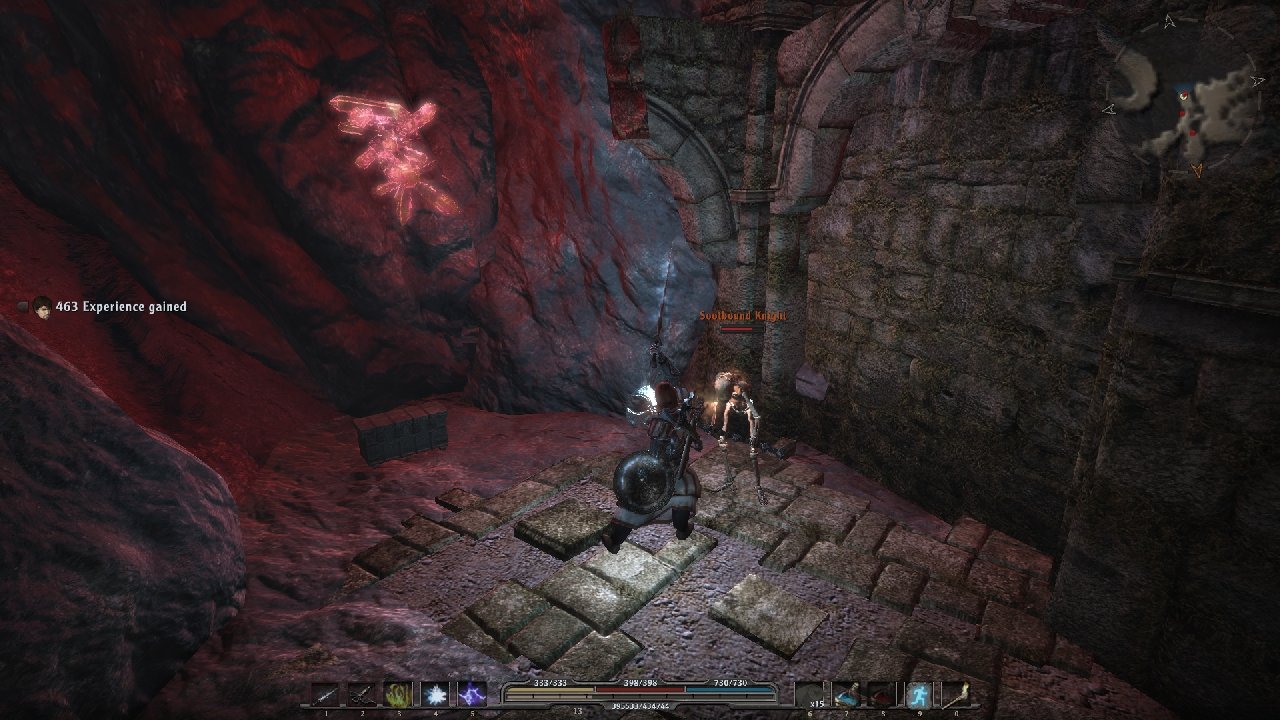Equip the torch in the last slot
Viewport: 1280px width, 720px height.
tap(954, 694)
